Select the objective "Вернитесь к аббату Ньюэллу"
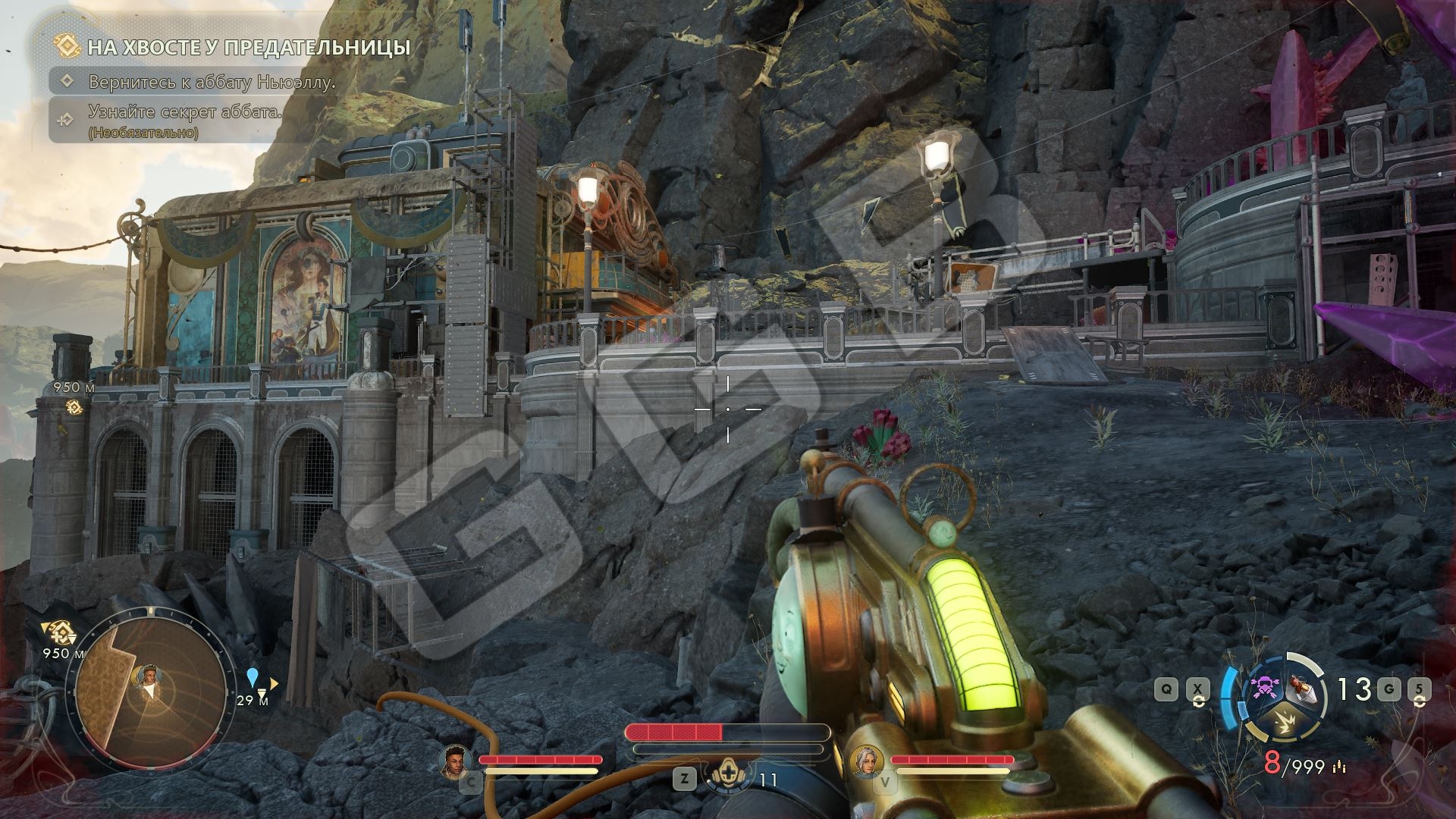This screenshot has width=1456, height=819. [212, 82]
